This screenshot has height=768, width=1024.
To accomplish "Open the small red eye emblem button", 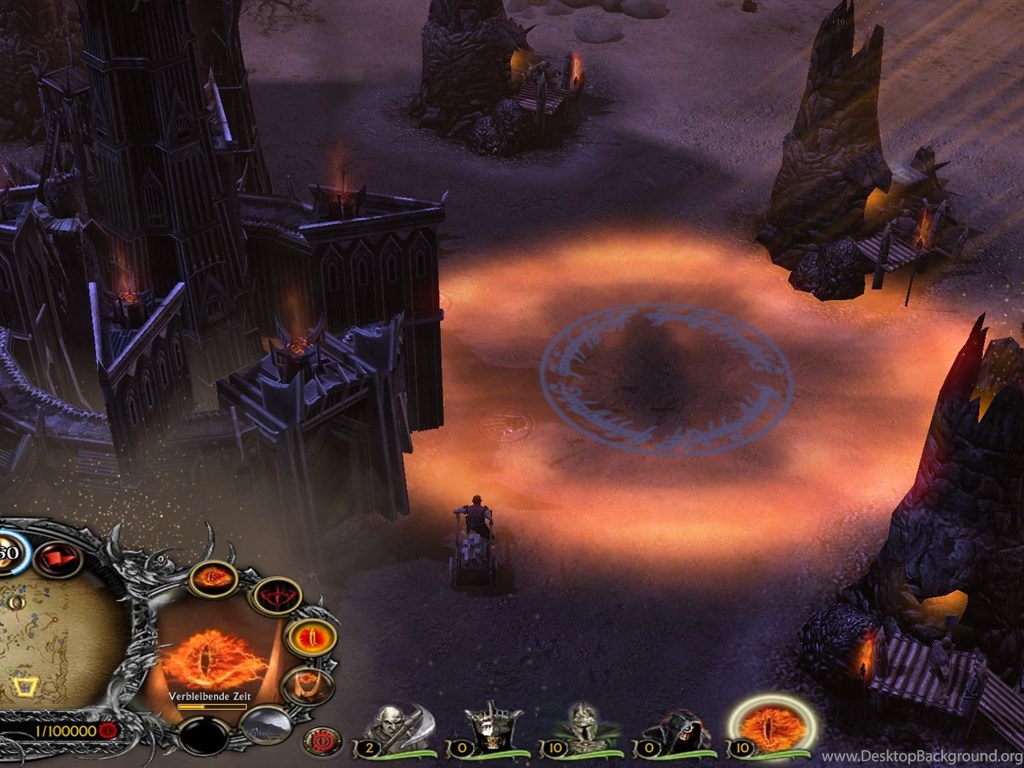I will pos(322,741).
